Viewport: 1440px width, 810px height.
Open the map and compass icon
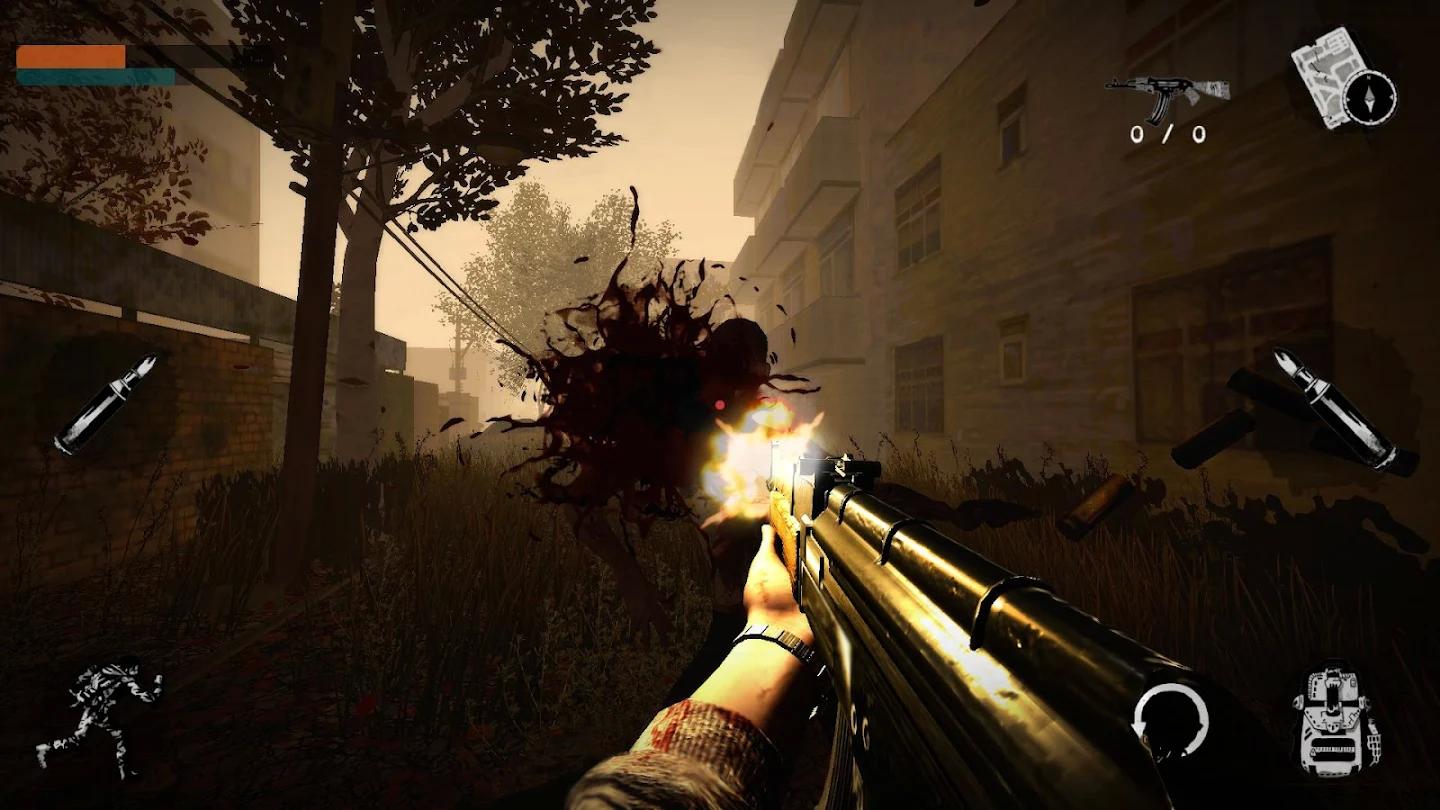(1343, 80)
